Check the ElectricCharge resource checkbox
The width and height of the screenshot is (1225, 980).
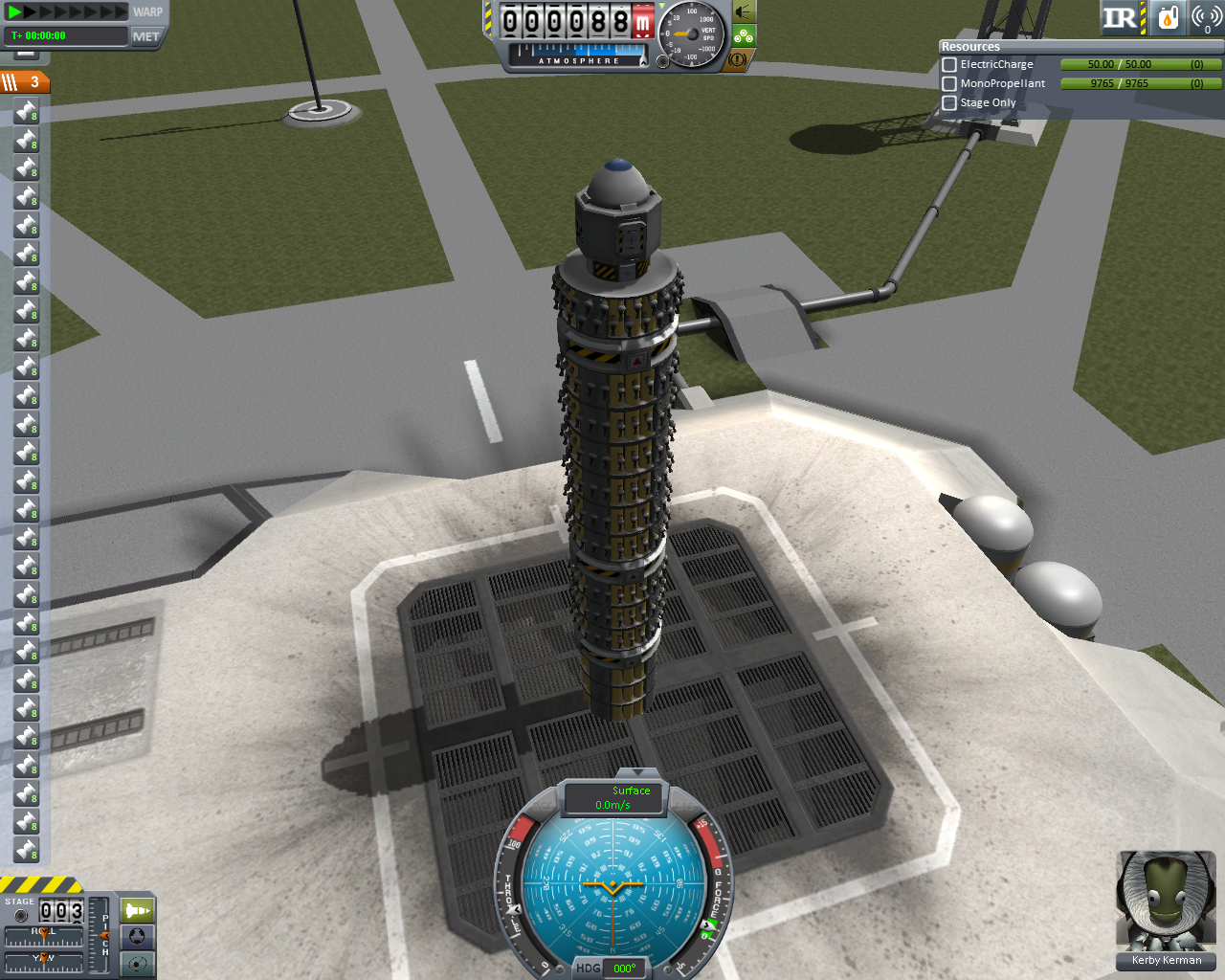tap(949, 64)
